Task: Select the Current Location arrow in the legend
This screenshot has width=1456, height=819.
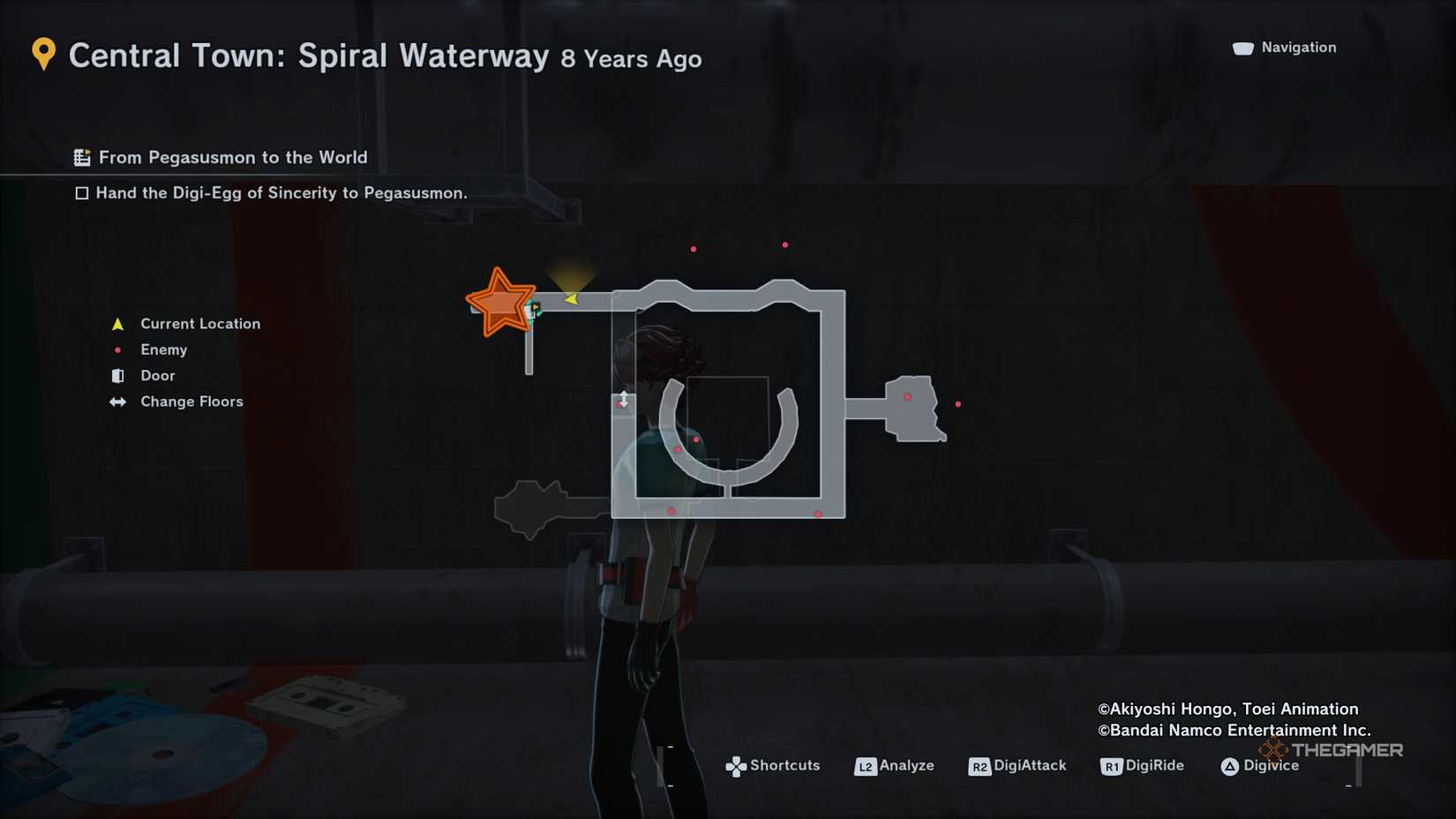Action: click(x=117, y=323)
